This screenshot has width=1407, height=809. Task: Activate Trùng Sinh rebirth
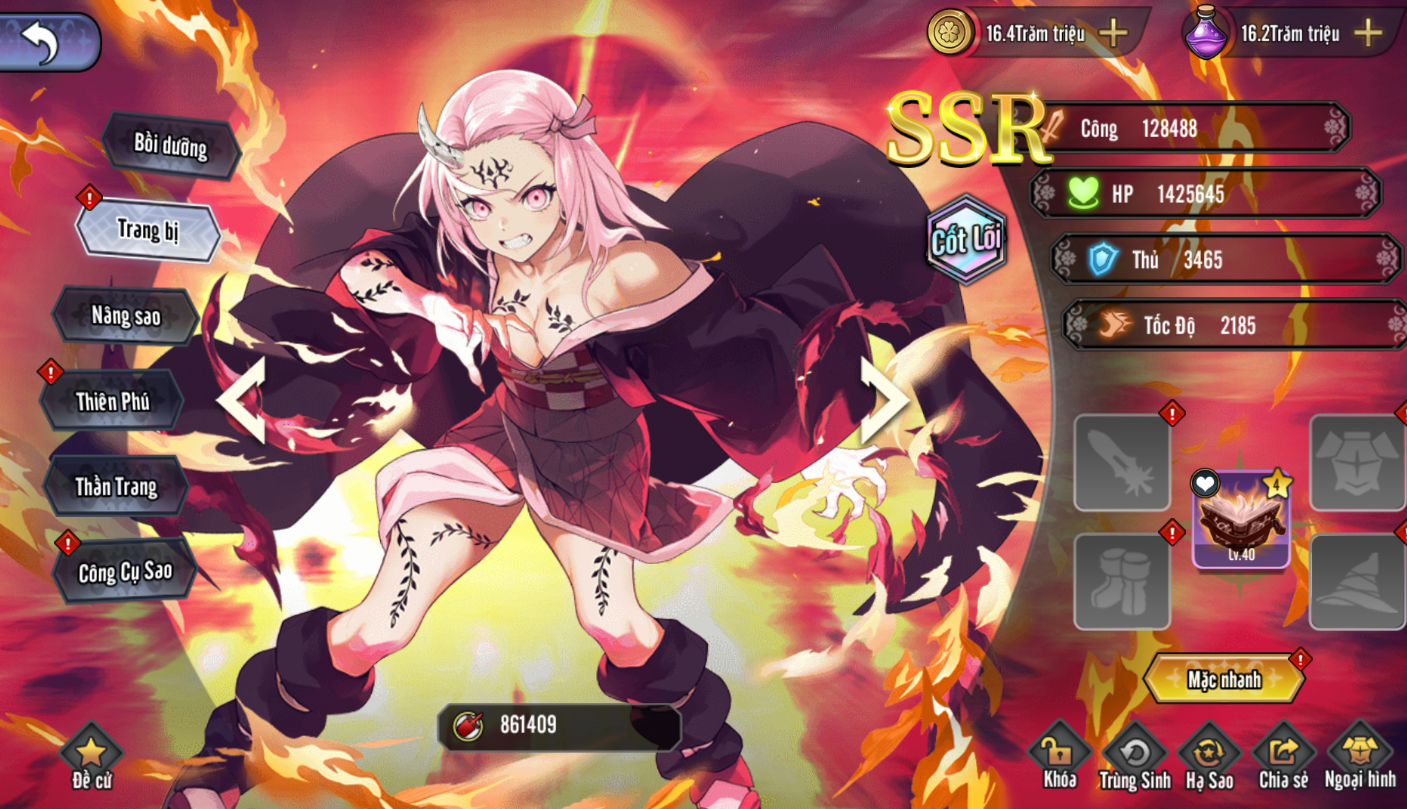tap(1134, 757)
